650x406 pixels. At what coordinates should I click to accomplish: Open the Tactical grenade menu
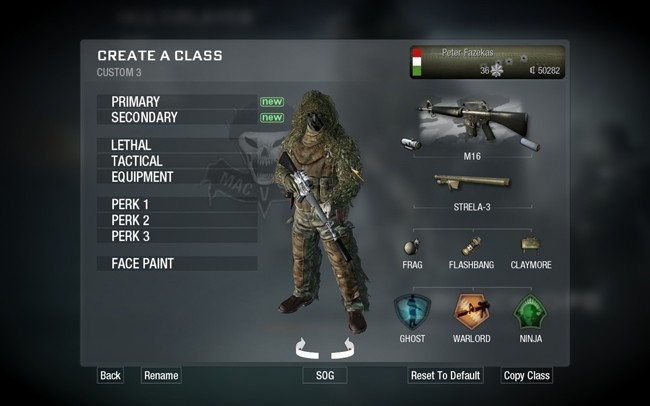pyautogui.click(x=137, y=161)
